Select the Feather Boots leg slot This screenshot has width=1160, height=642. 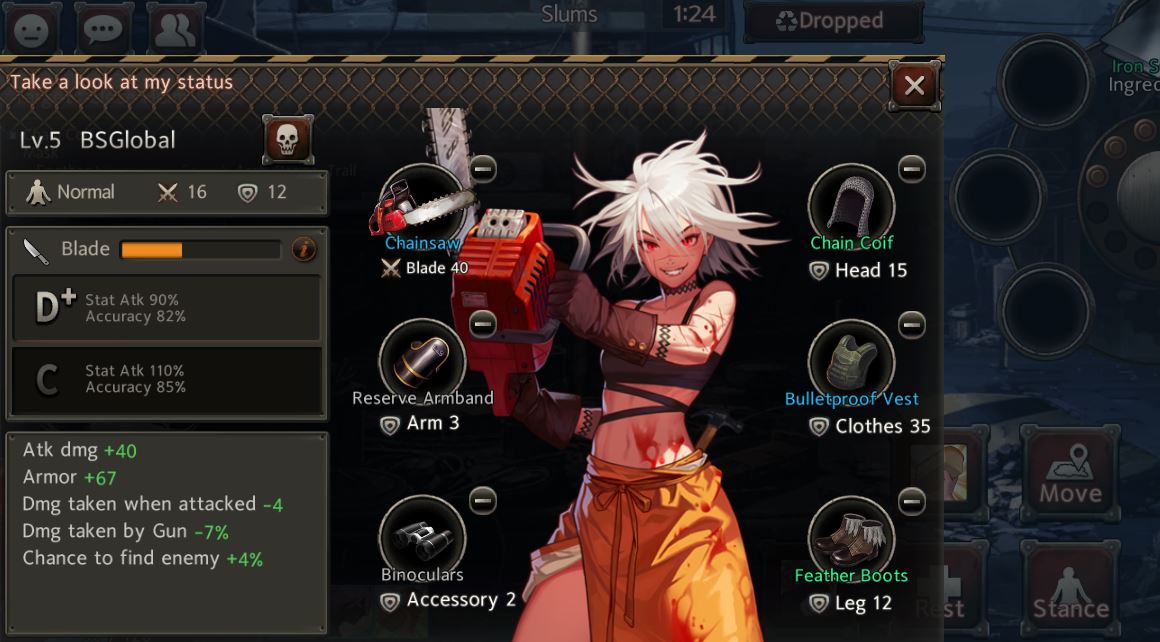point(851,538)
